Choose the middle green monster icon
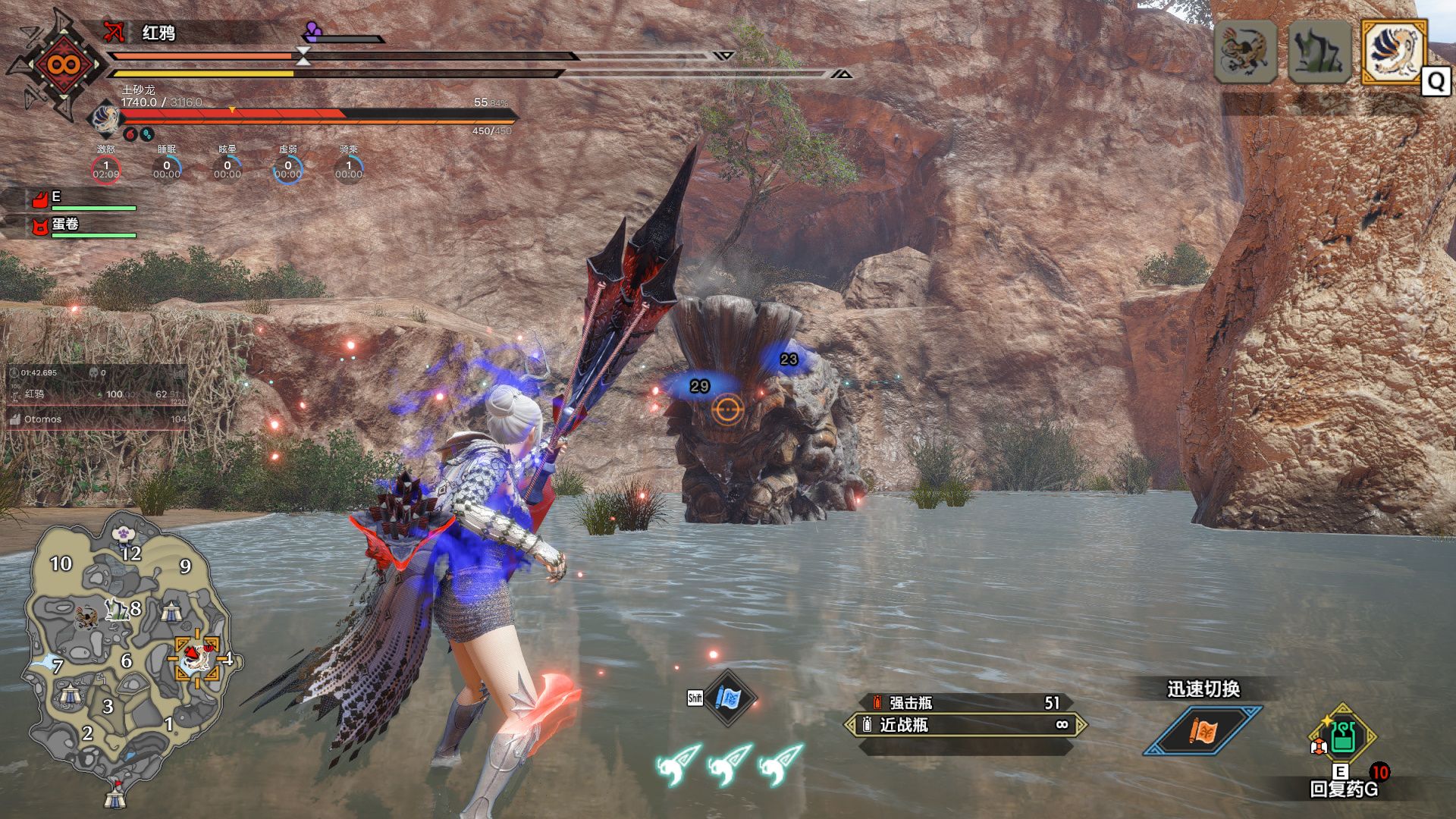The image size is (1456, 819). tap(1319, 52)
